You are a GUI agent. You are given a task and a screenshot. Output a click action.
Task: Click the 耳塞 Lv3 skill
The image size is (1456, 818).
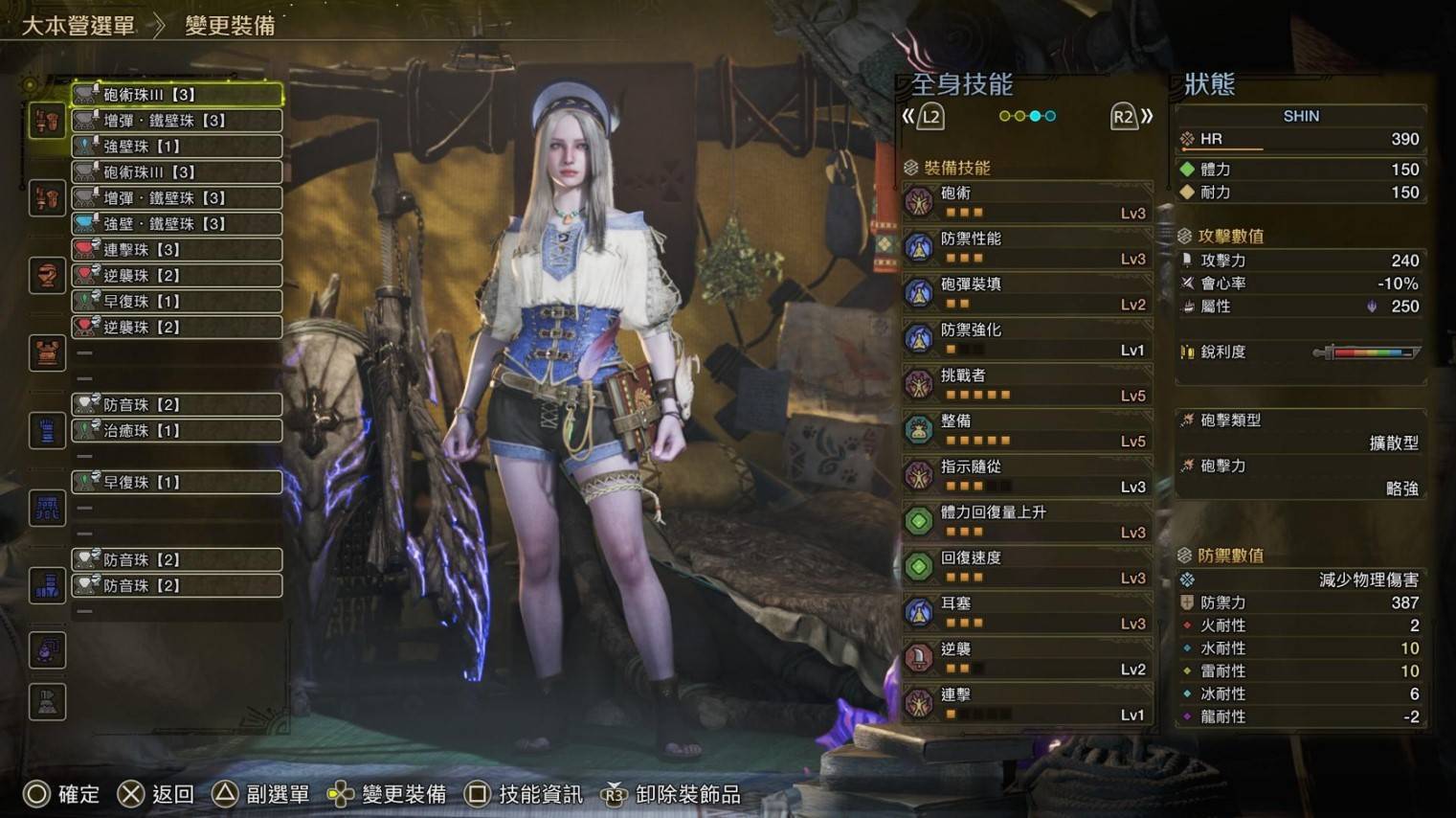[1026, 613]
